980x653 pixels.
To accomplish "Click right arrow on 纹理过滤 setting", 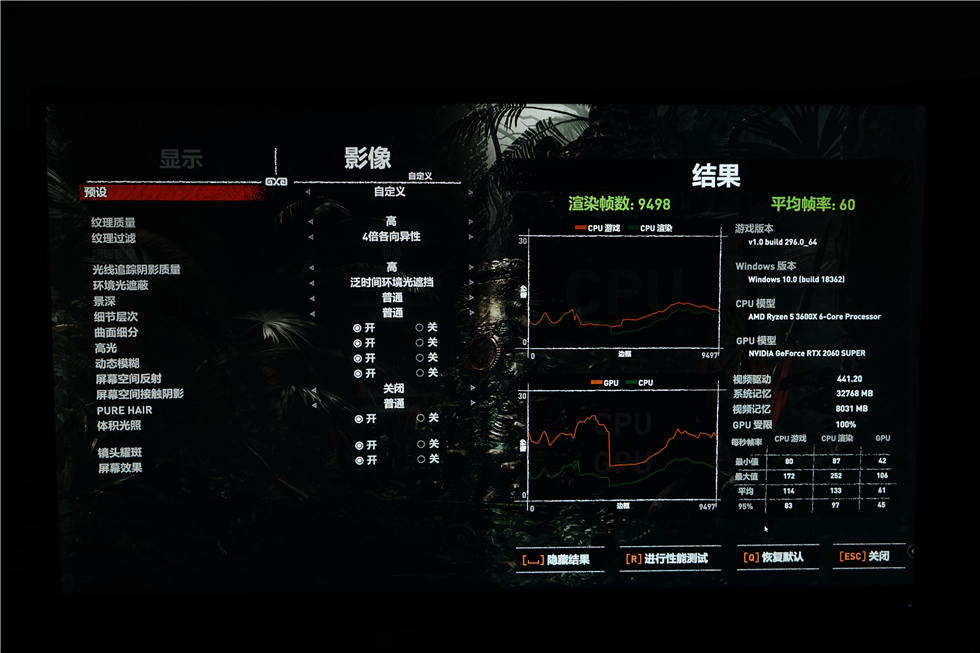I will click(x=469, y=237).
